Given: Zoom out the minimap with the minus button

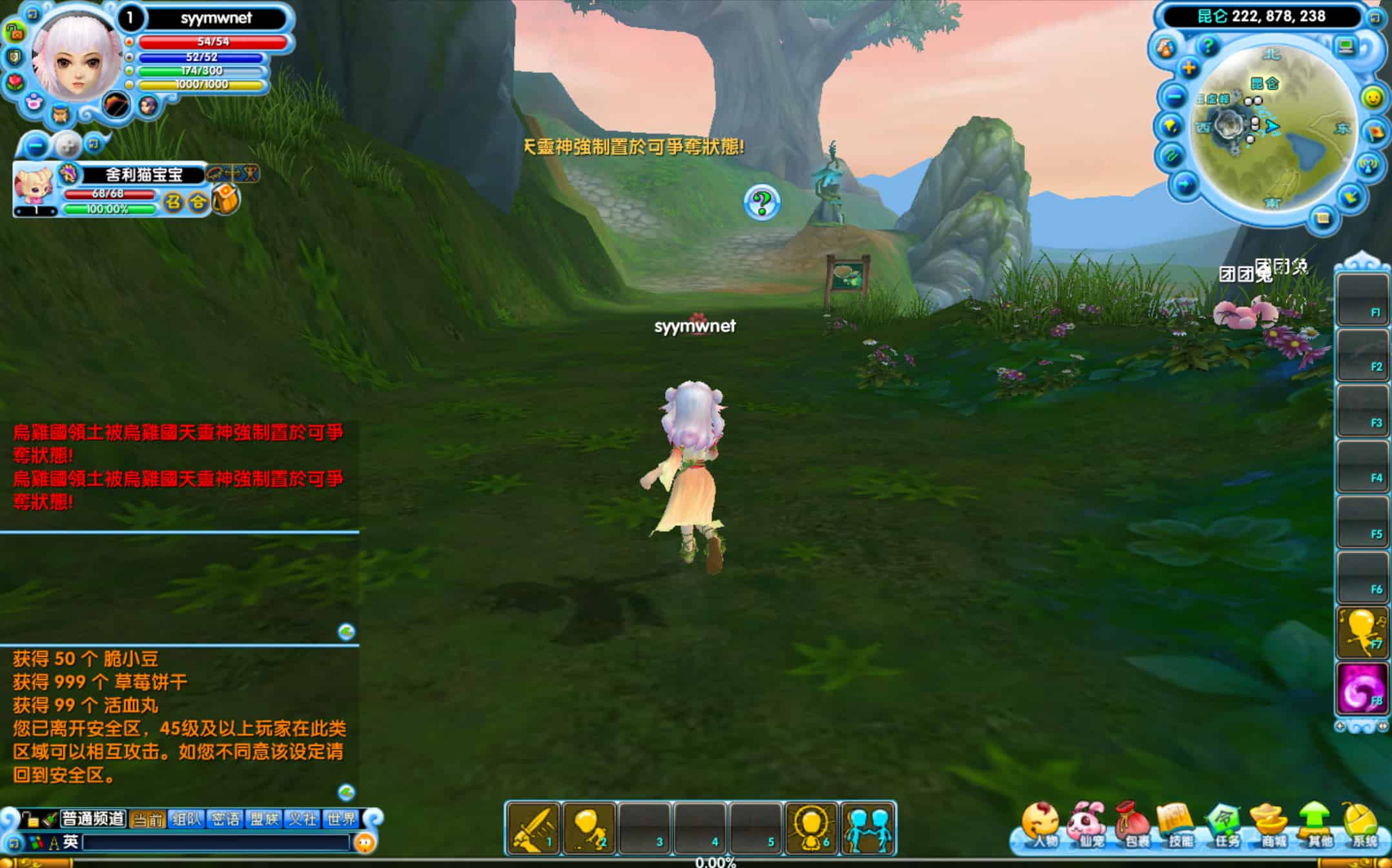Looking at the screenshot, I should pyautogui.click(x=1174, y=97).
